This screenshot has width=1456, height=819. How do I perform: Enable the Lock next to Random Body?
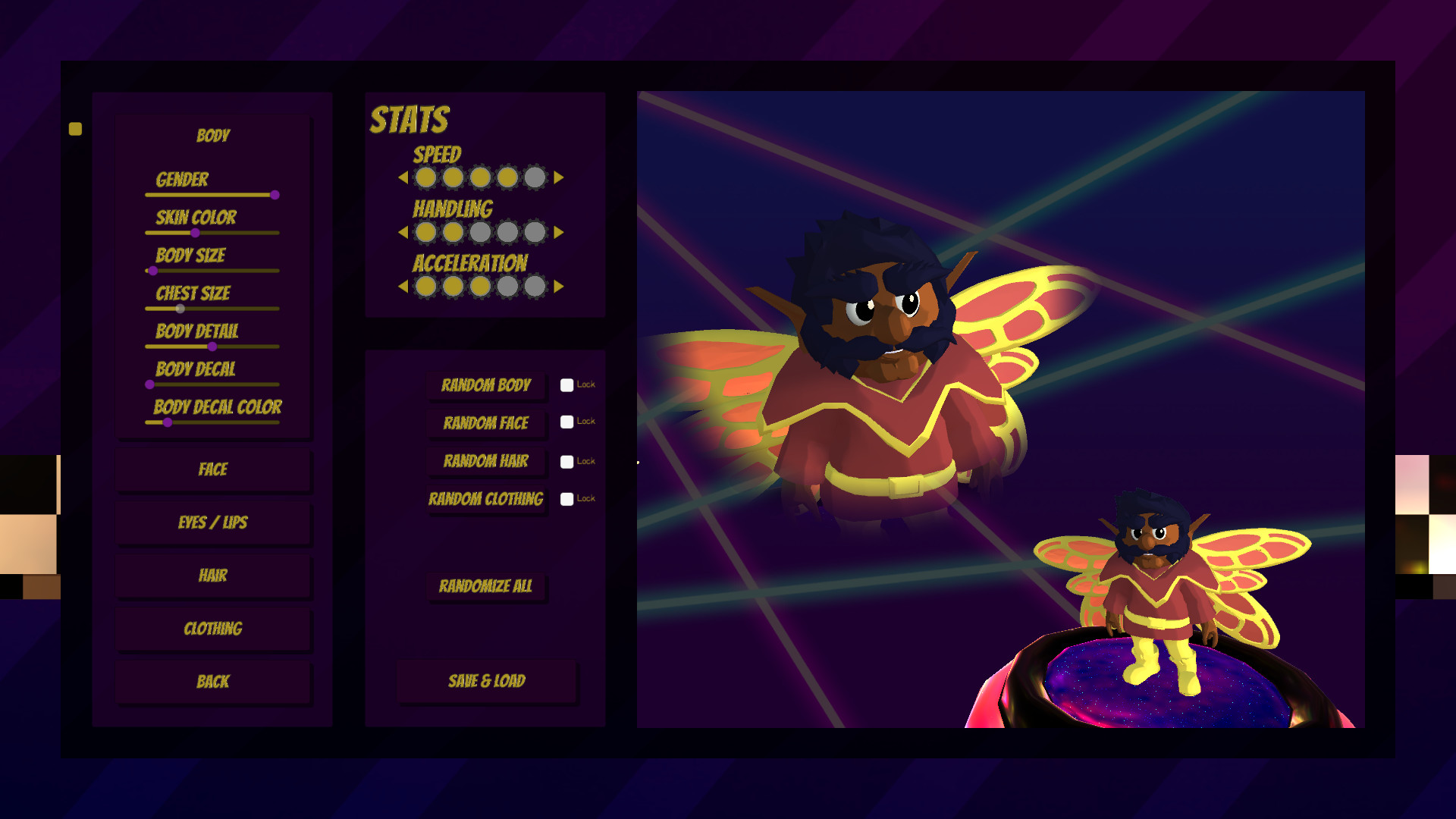(x=566, y=385)
